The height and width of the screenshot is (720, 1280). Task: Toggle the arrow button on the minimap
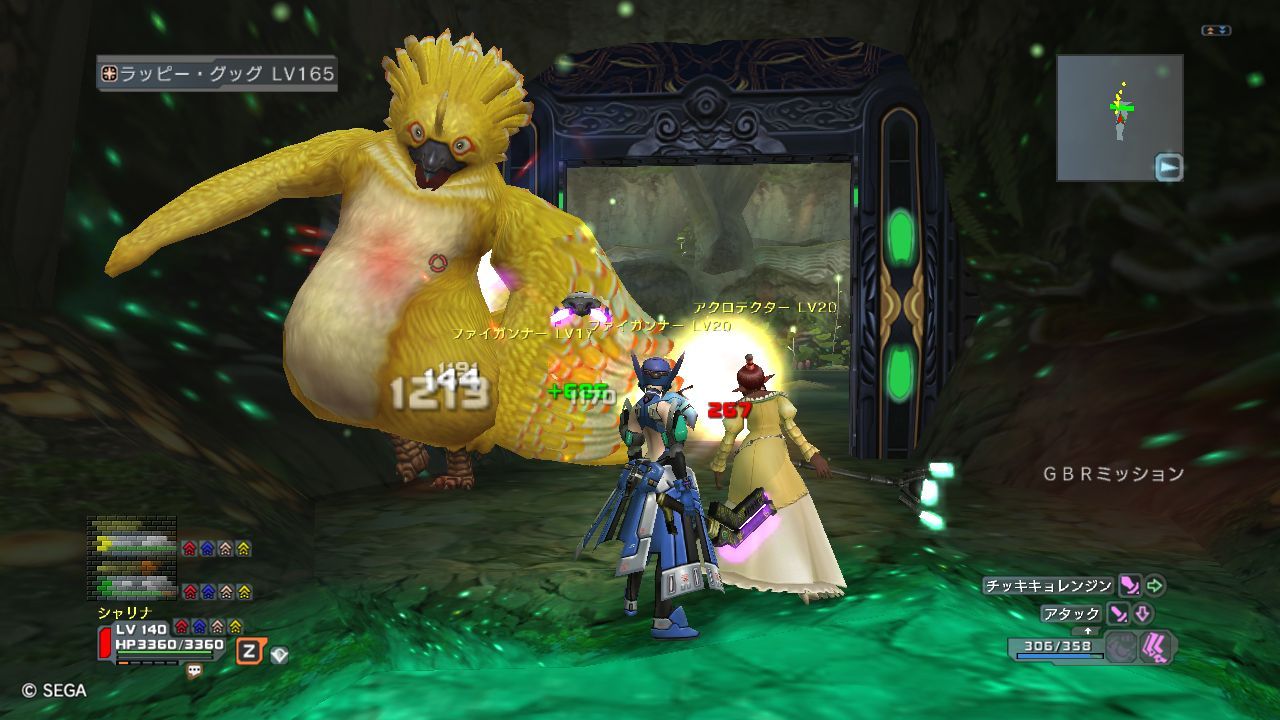point(1168,167)
